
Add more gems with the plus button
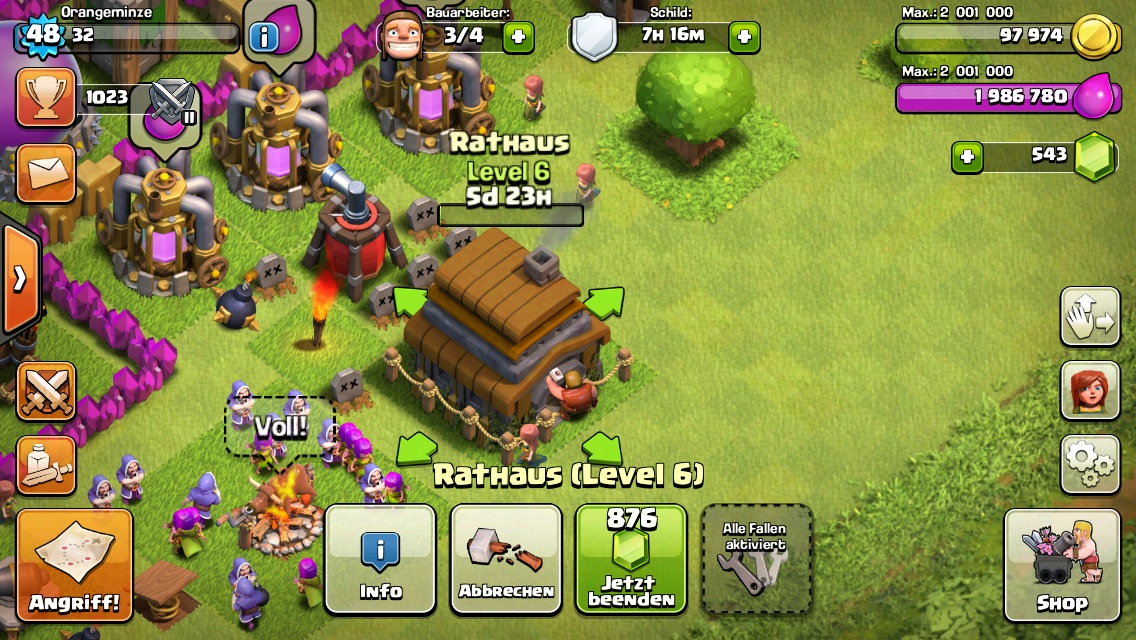pyautogui.click(x=967, y=157)
